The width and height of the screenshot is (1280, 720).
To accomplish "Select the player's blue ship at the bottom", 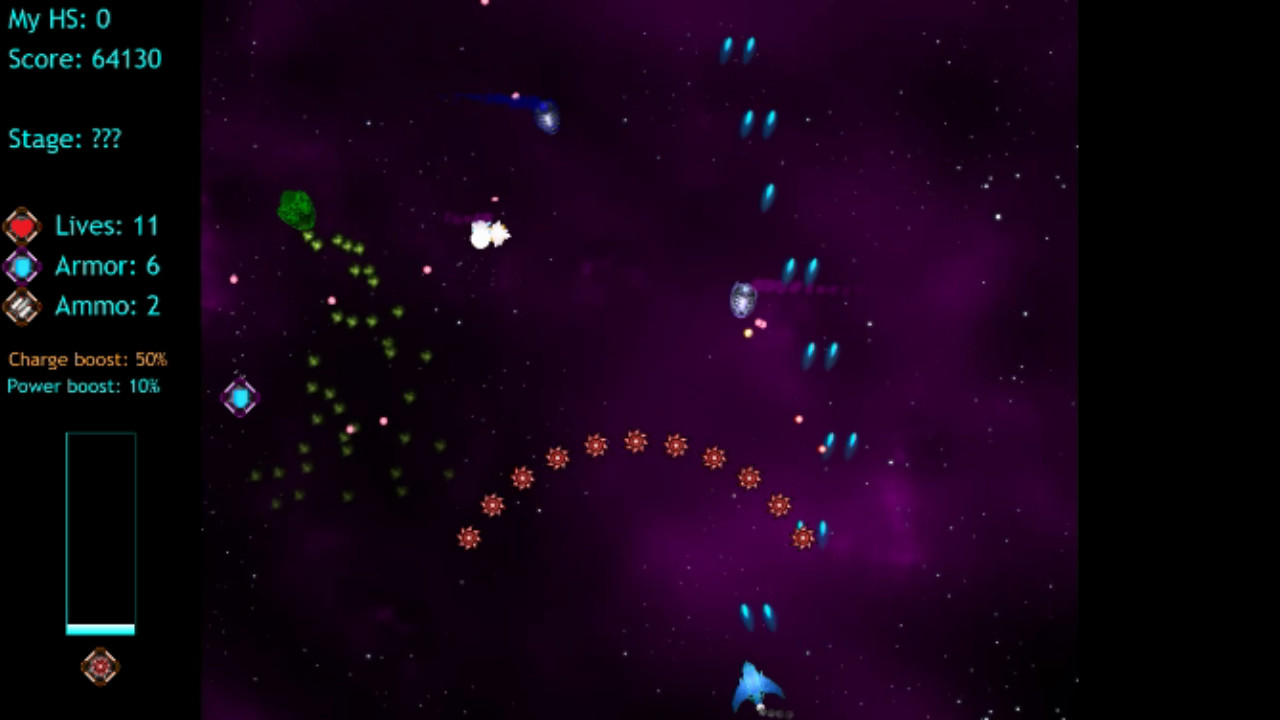I will [x=757, y=685].
